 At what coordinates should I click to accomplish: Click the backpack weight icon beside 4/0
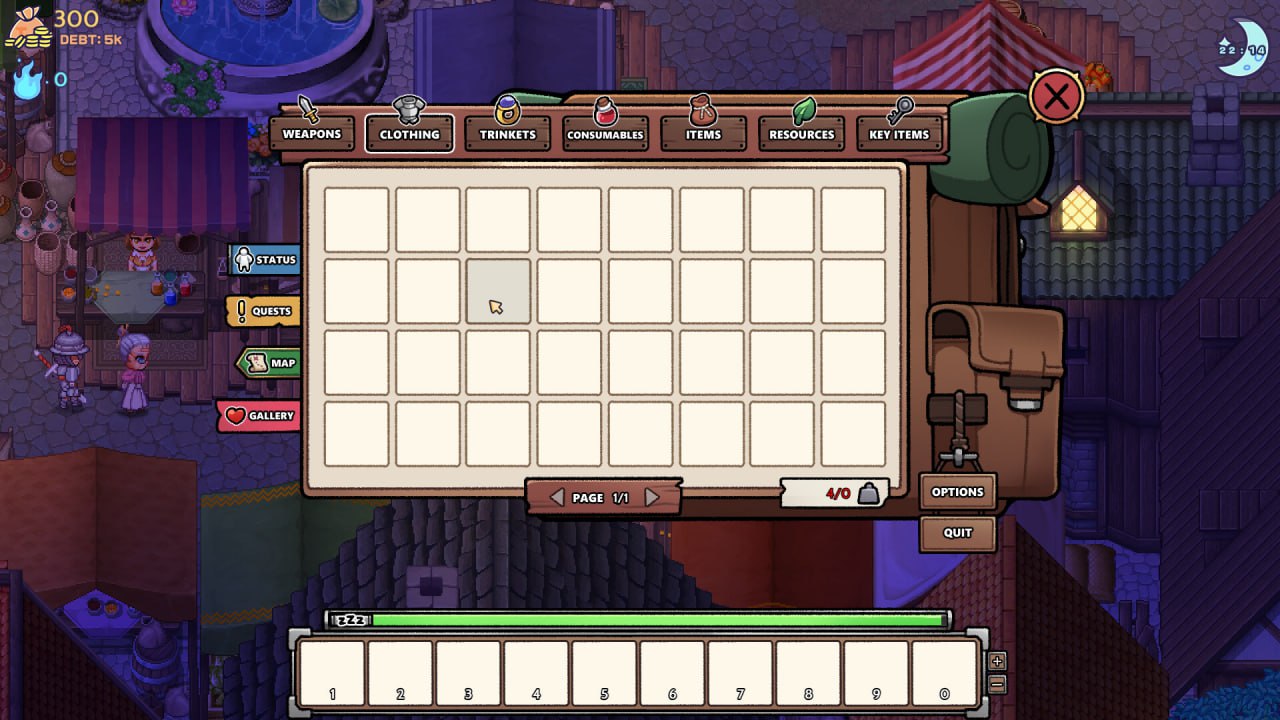(866, 491)
